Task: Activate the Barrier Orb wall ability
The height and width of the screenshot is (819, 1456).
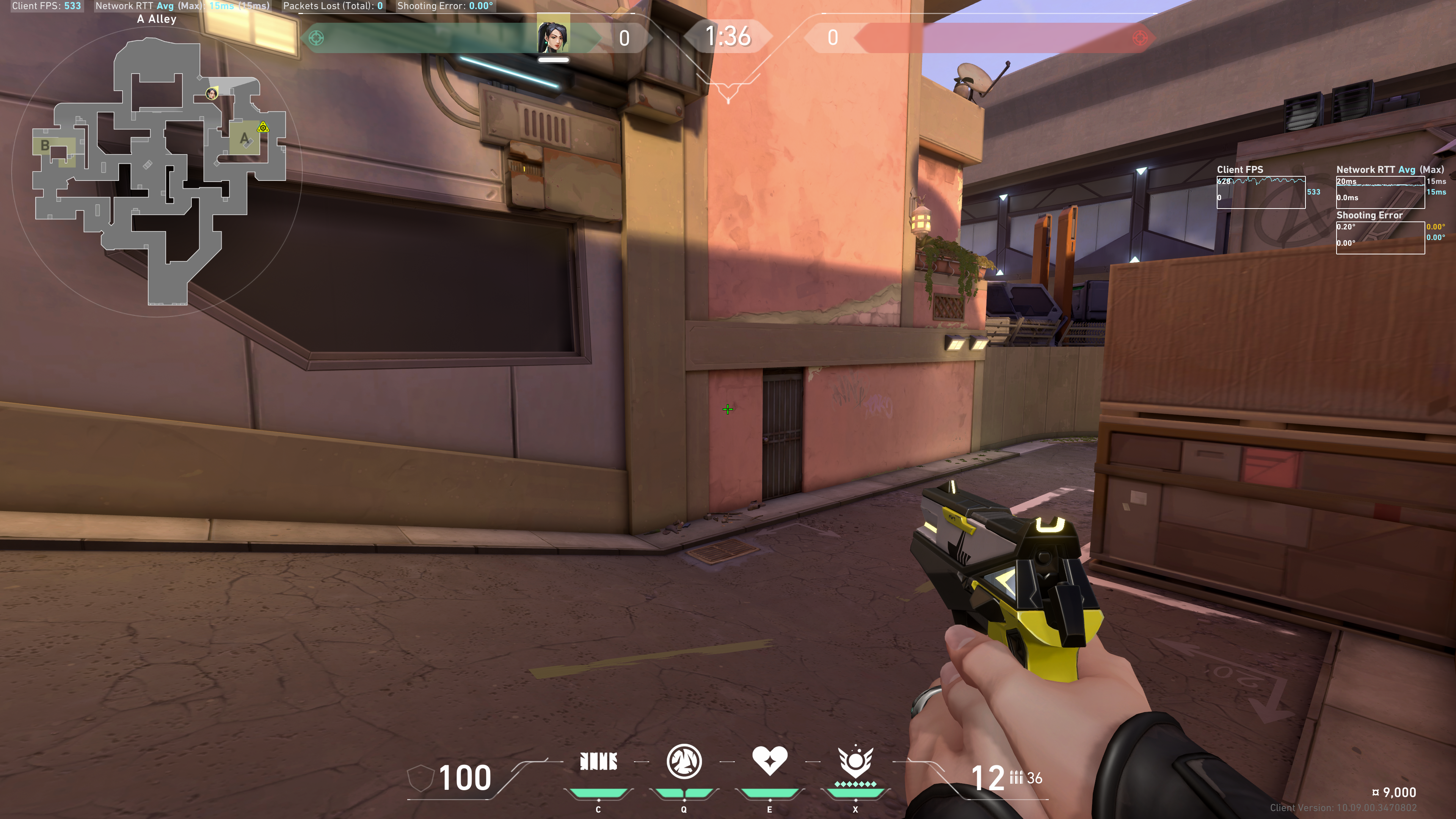Action: tap(599, 762)
